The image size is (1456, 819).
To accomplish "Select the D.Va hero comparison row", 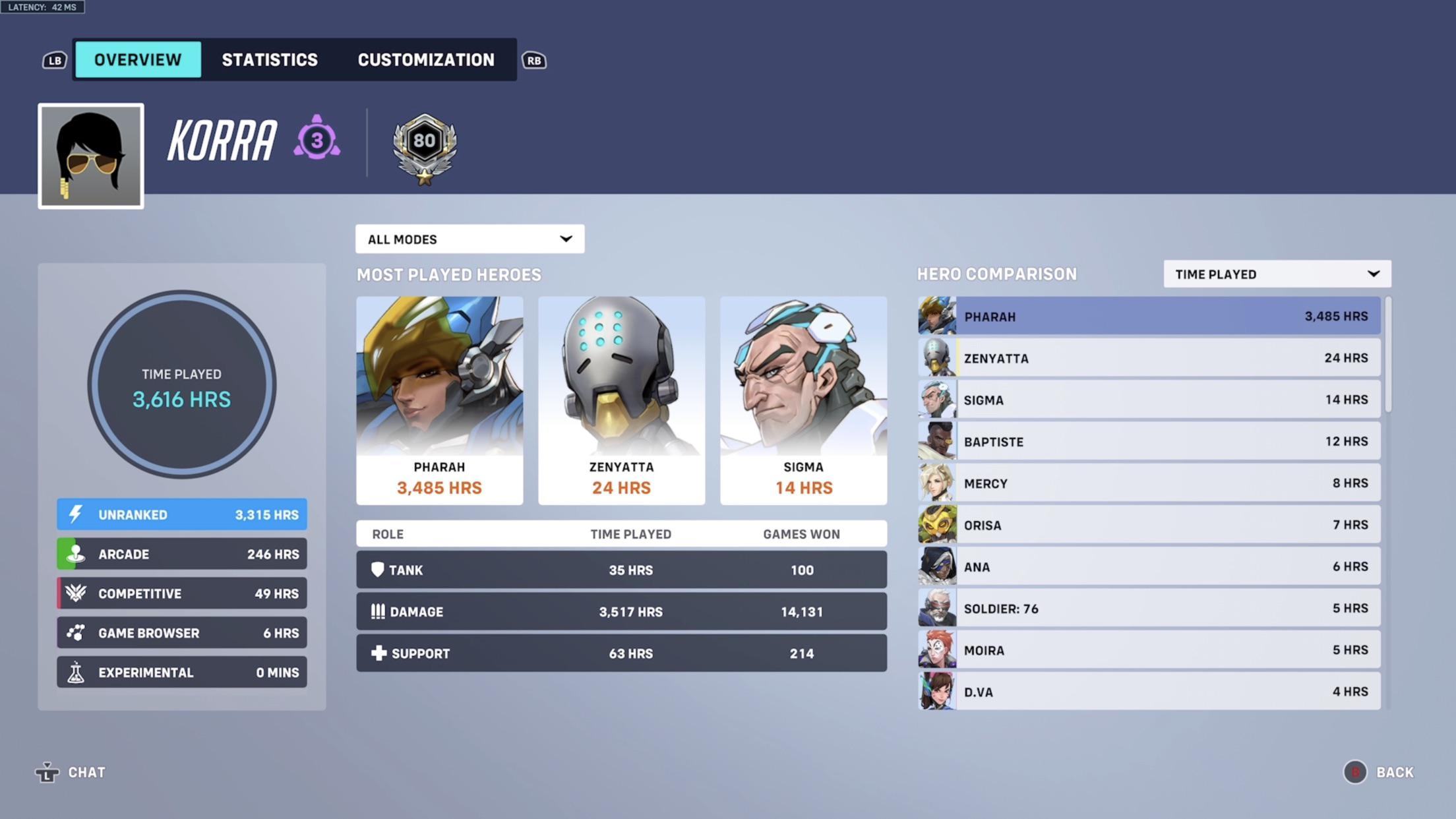I will (1149, 691).
